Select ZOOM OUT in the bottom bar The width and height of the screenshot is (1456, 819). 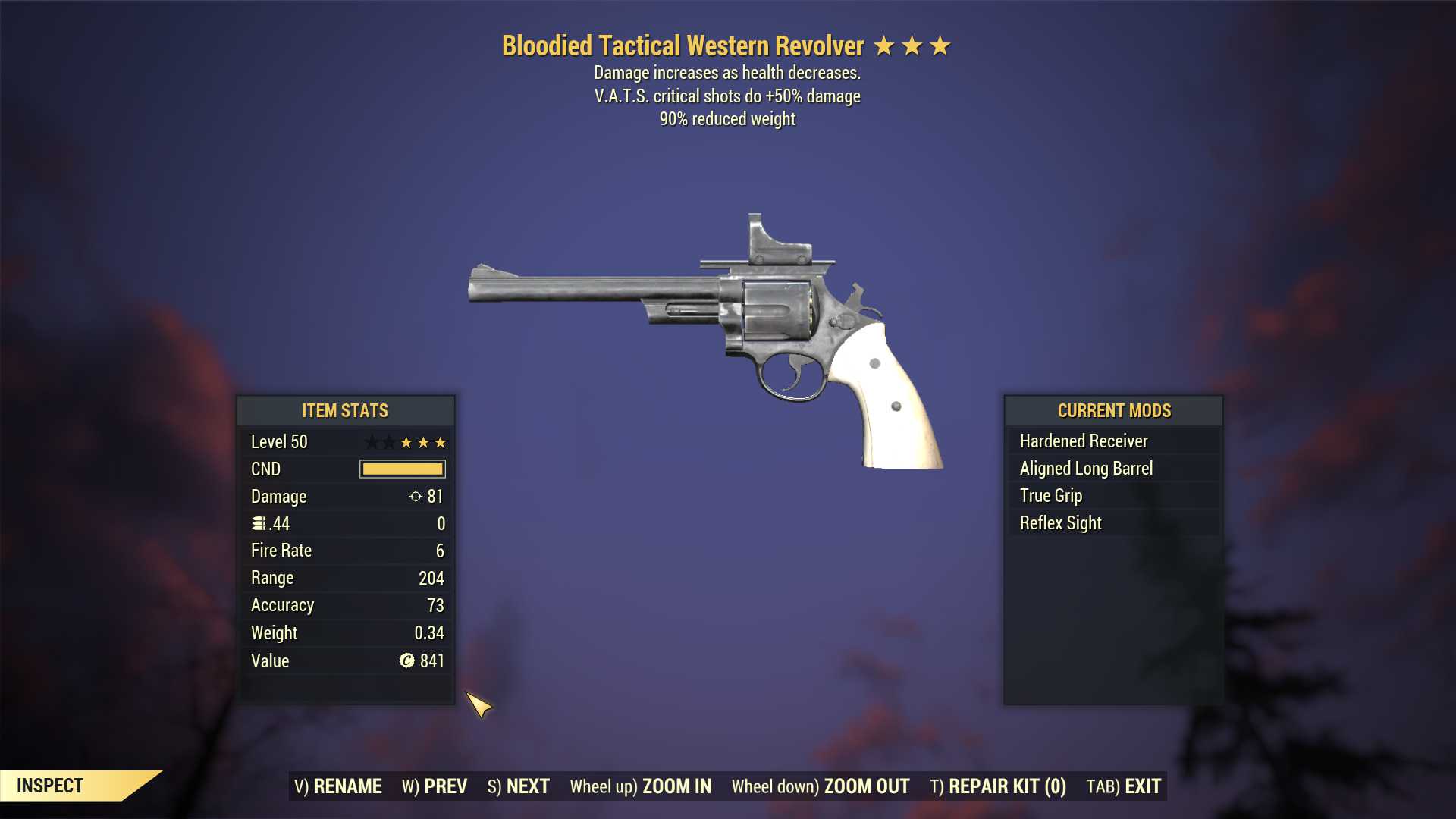click(x=821, y=786)
